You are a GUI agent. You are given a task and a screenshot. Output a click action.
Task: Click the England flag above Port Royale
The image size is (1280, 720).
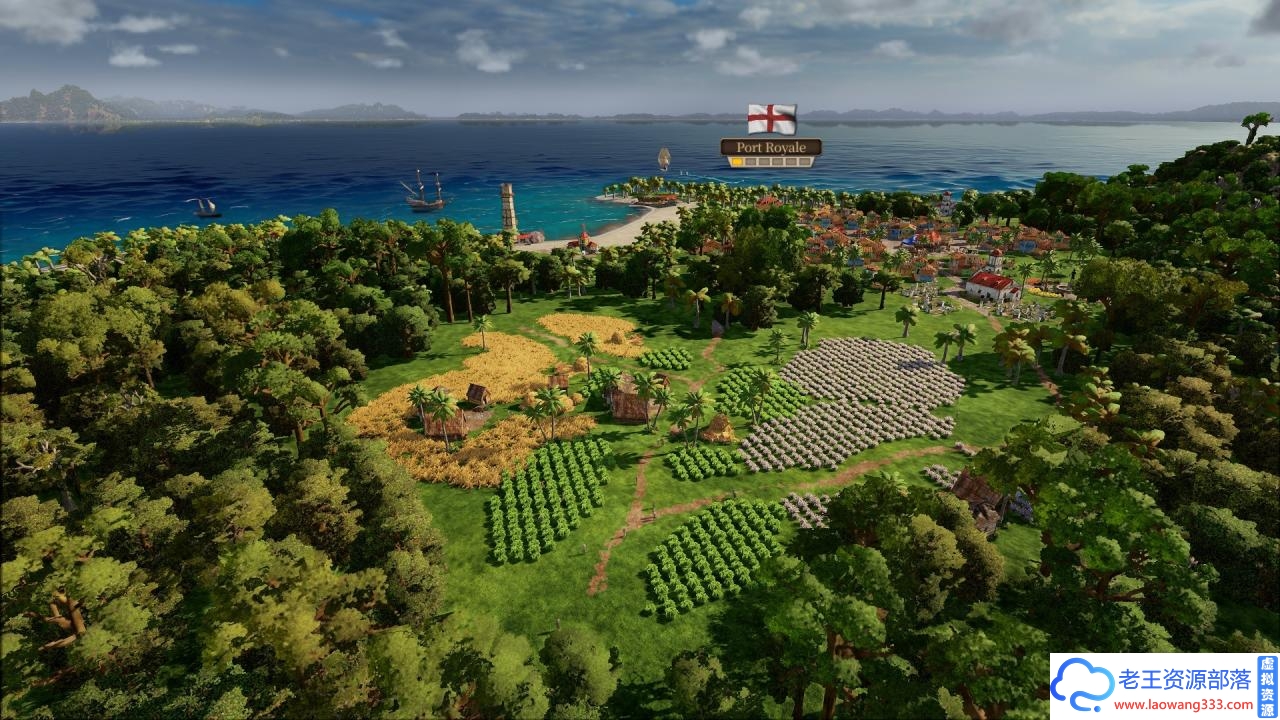coord(771,119)
